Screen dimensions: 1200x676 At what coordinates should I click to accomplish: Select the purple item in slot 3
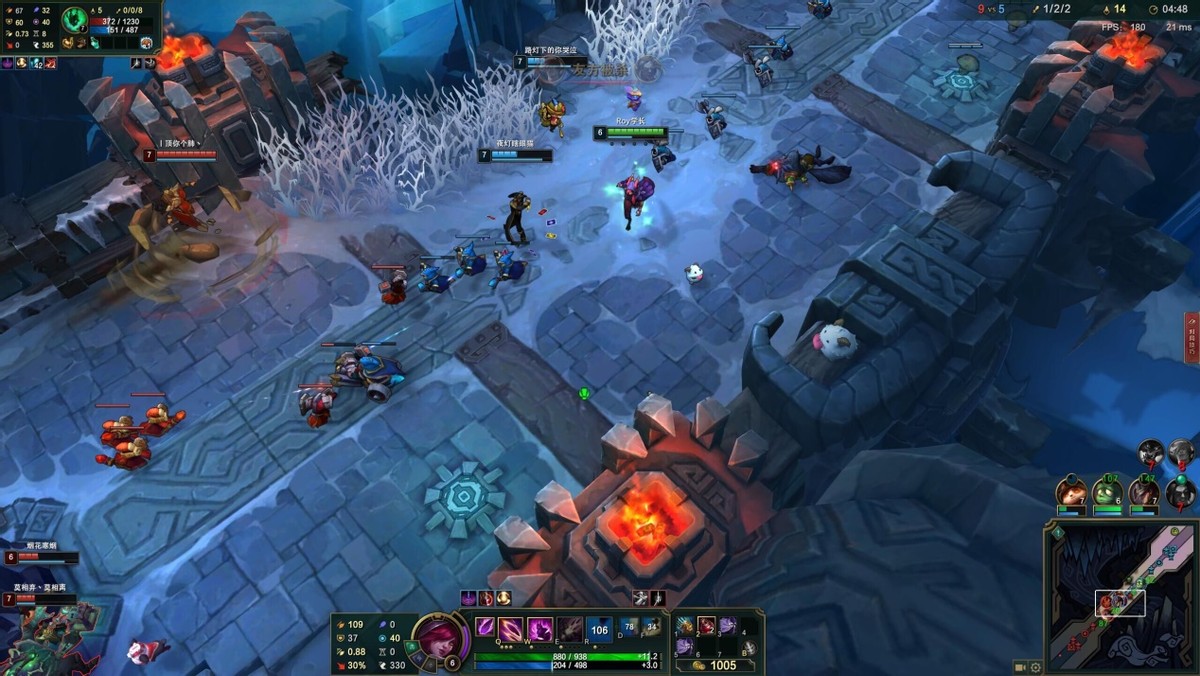(x=727, y=626)
